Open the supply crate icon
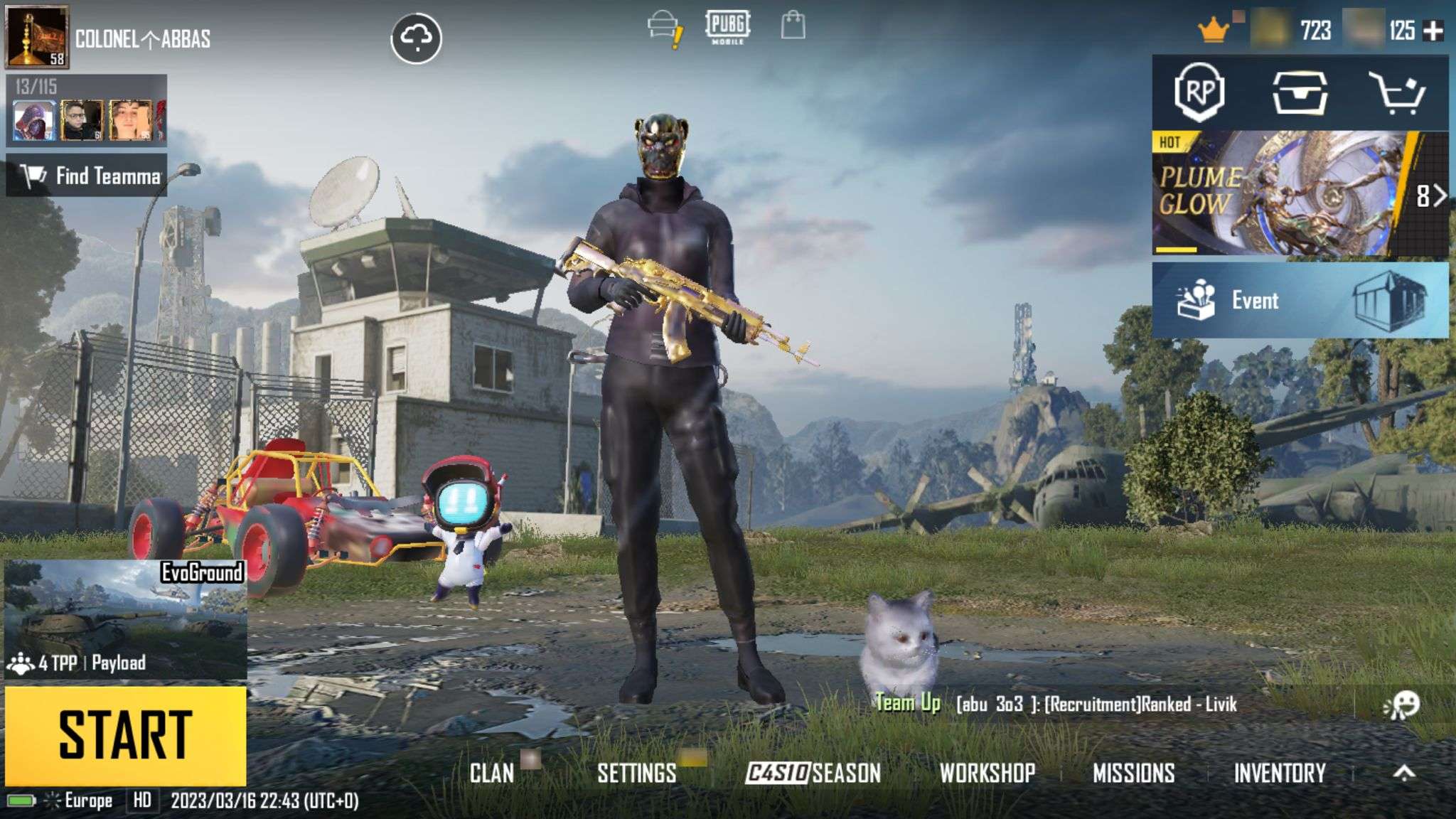 1299,92
